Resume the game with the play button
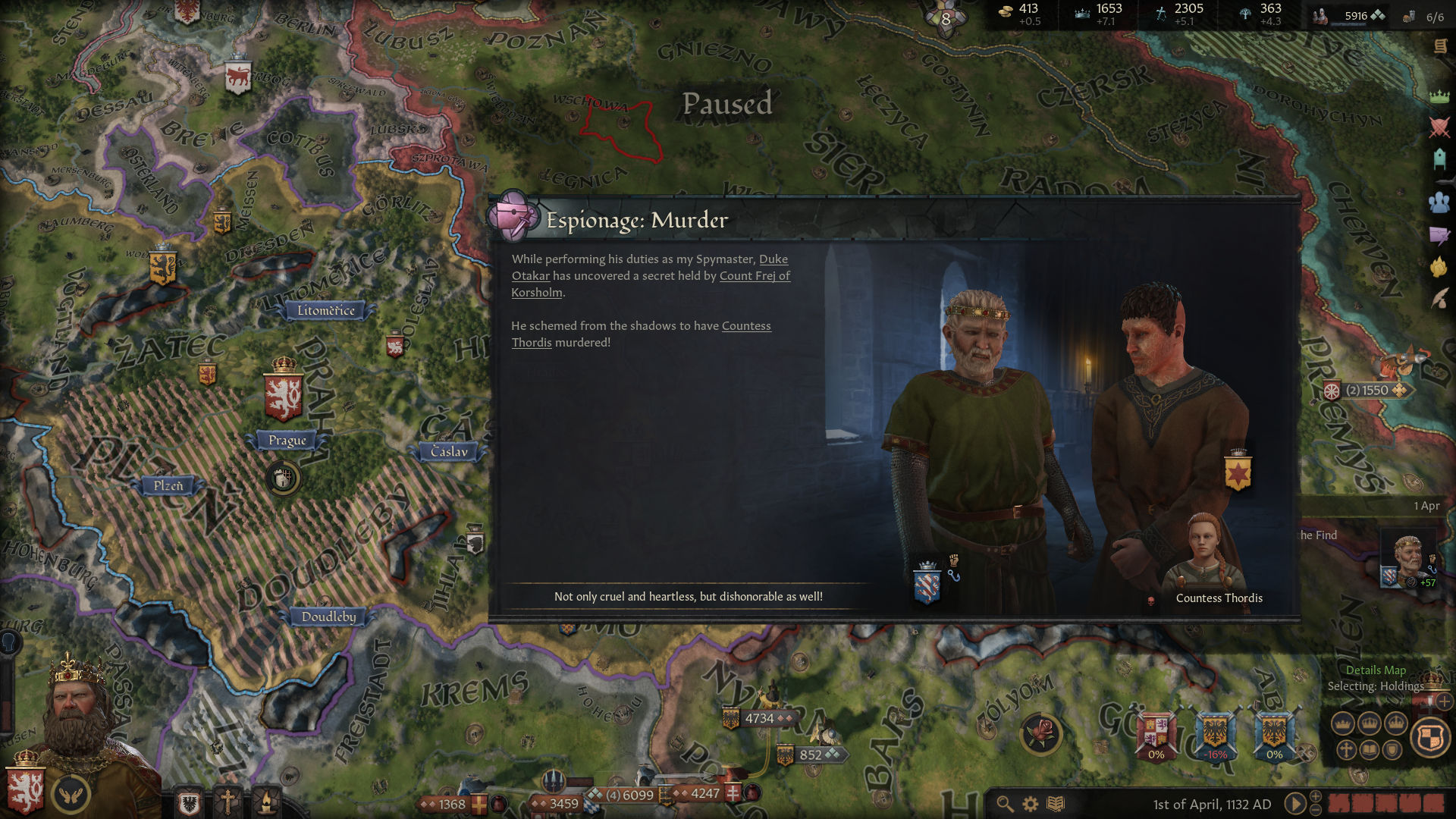The height and width of the screenshot is (819, 1456). click(x=1294, y=804)
